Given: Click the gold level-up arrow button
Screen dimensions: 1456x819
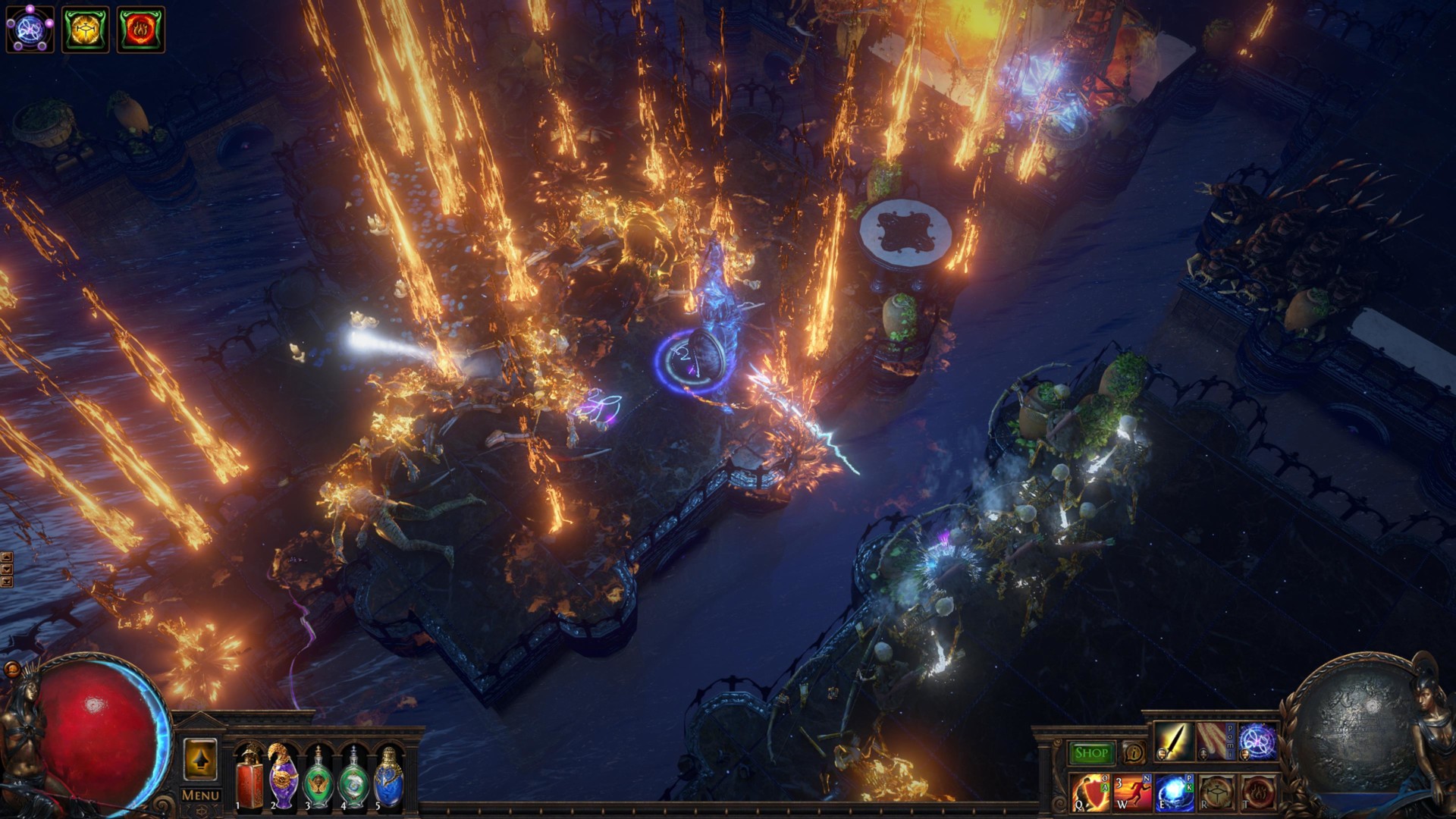Looking at the screenshot, I should [x=200, y=759].
